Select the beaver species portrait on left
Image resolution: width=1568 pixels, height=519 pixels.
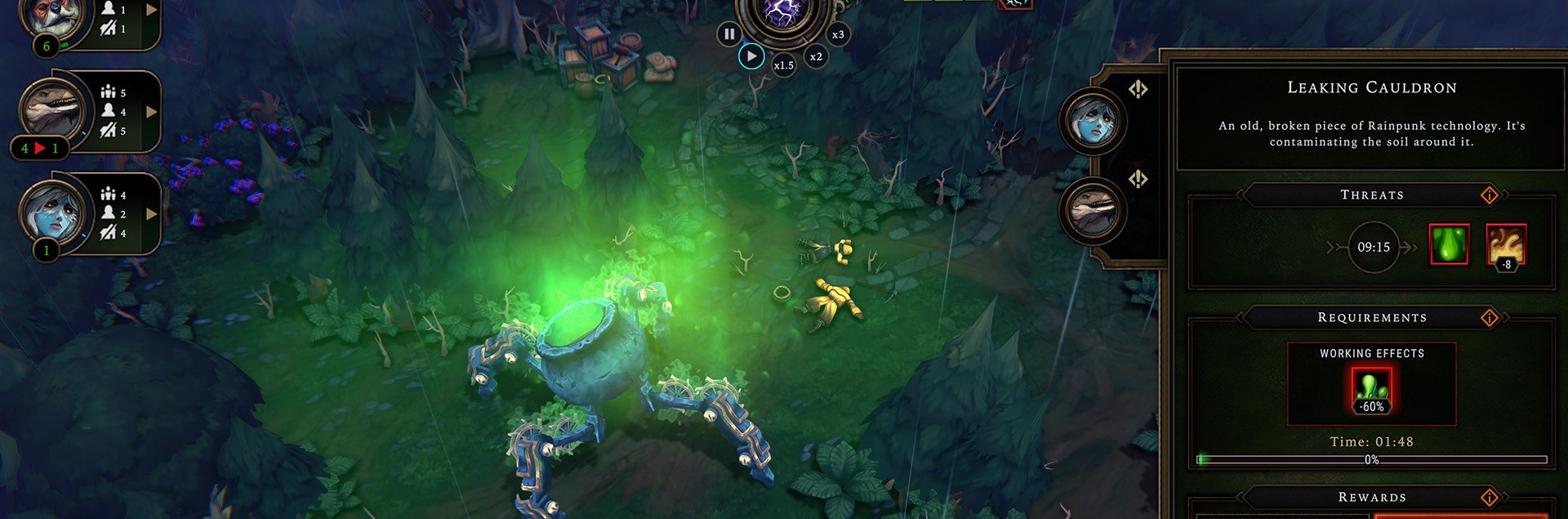(52, 16)
